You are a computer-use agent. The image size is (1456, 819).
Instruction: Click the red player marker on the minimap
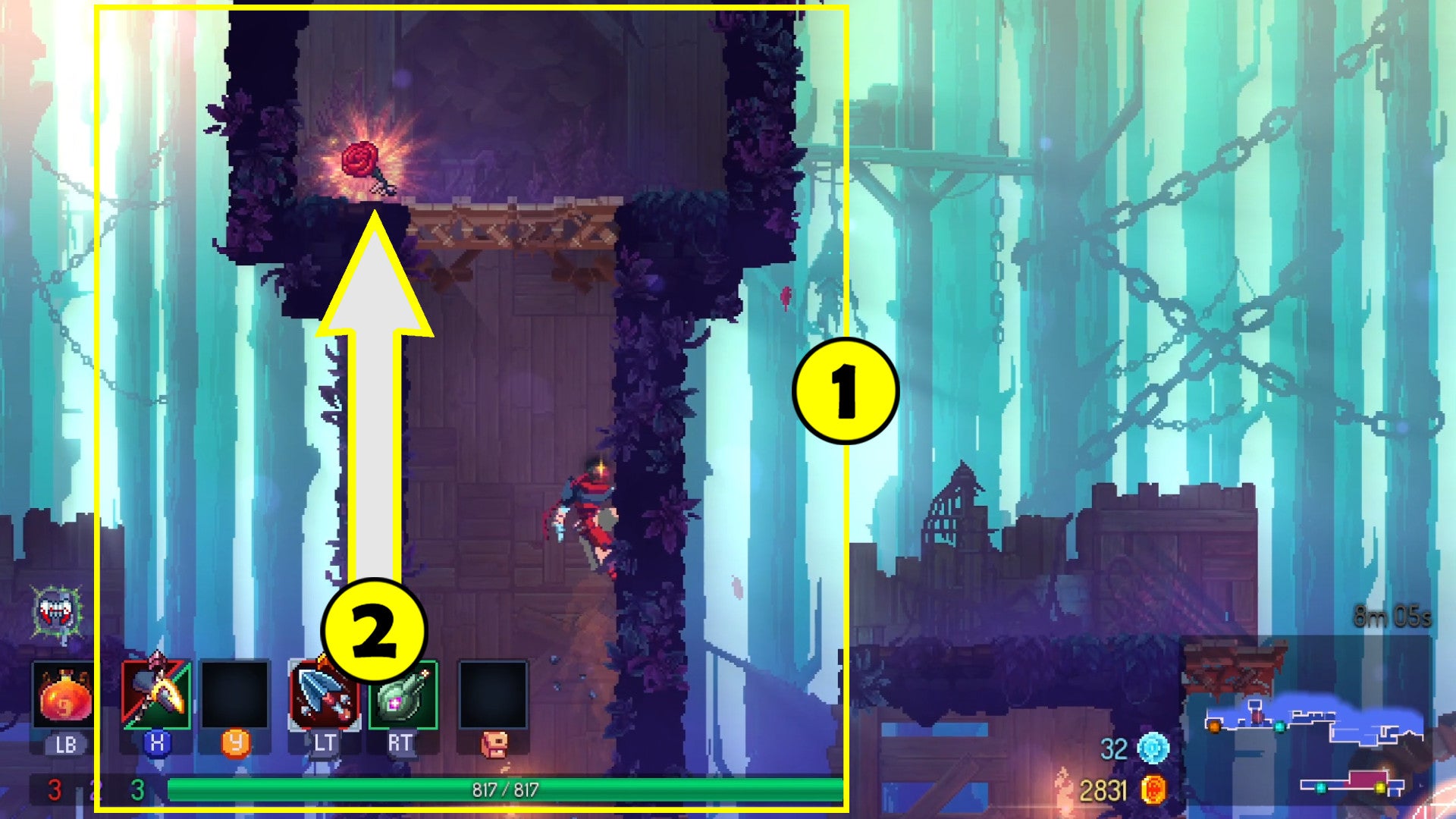point(1257,719)
